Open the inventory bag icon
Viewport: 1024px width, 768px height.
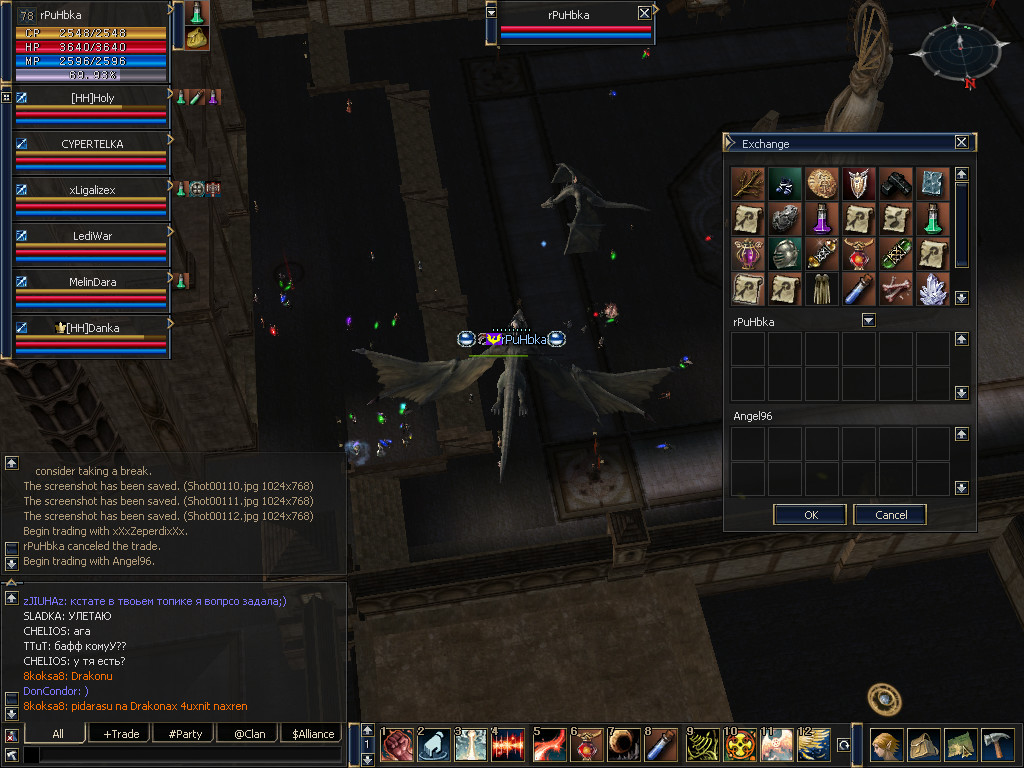tap(924, 745)
